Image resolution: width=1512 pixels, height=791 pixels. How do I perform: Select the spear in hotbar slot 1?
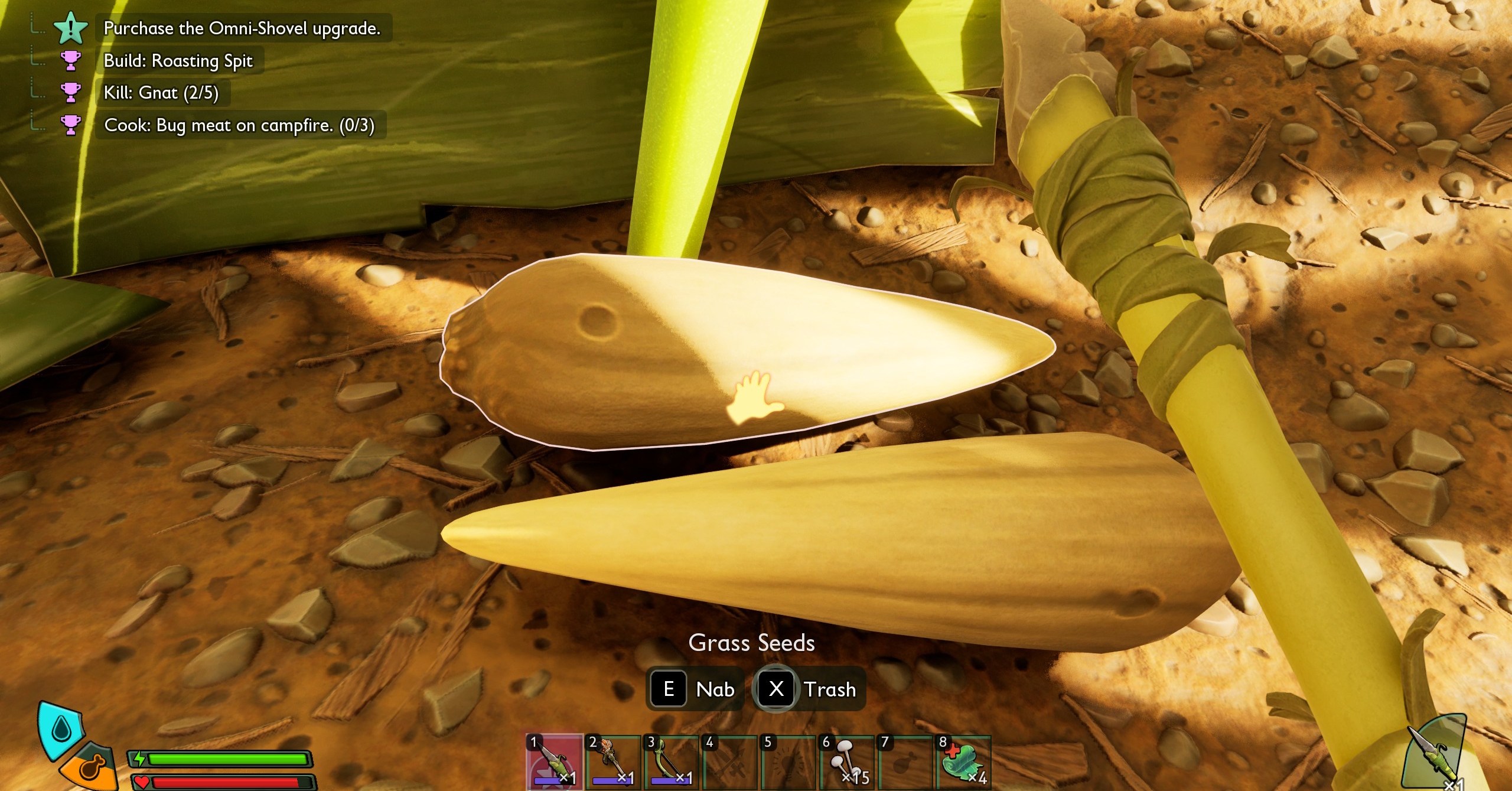pos(553,762)
